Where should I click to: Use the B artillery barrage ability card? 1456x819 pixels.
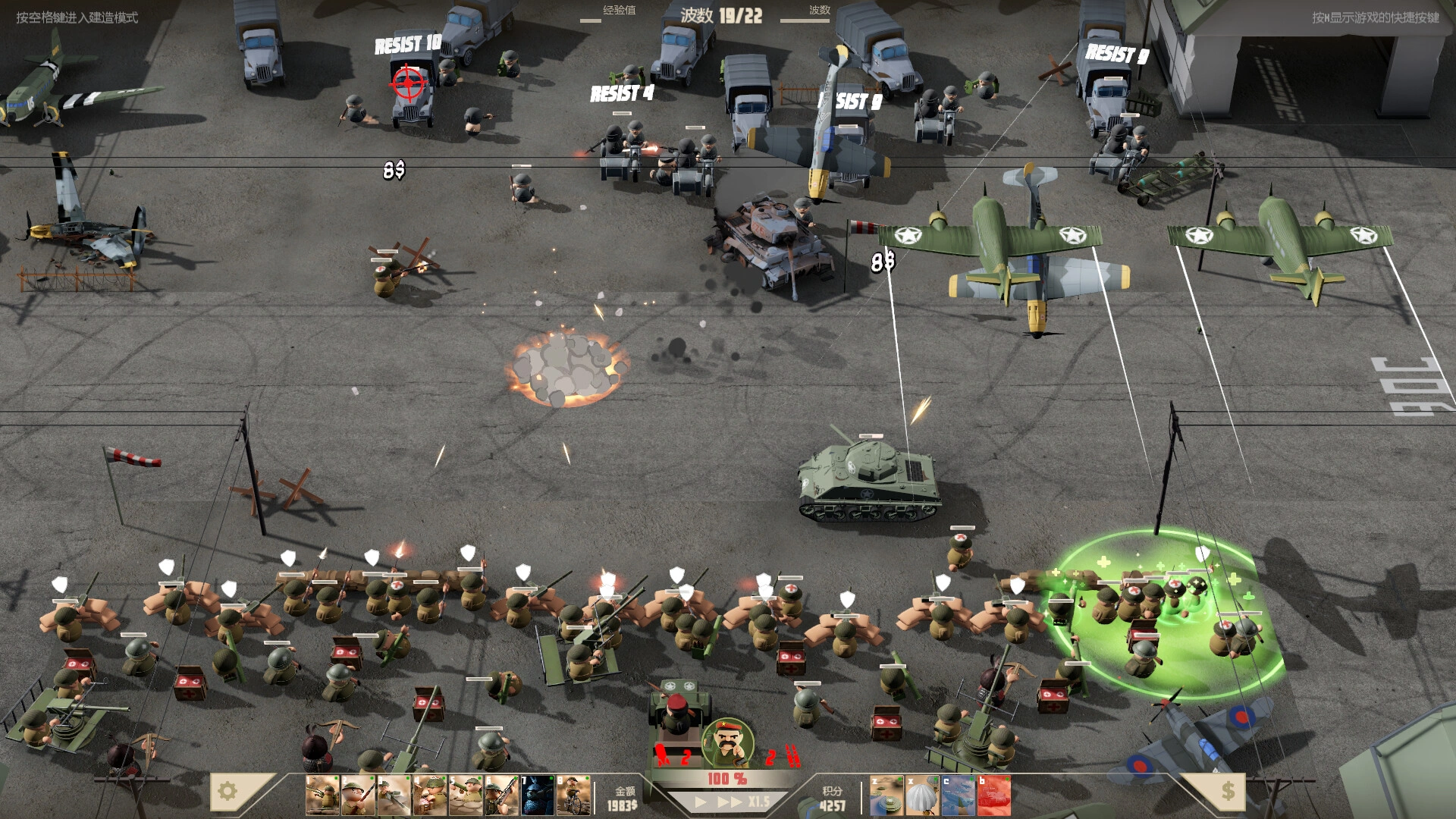tap(993, 796)
